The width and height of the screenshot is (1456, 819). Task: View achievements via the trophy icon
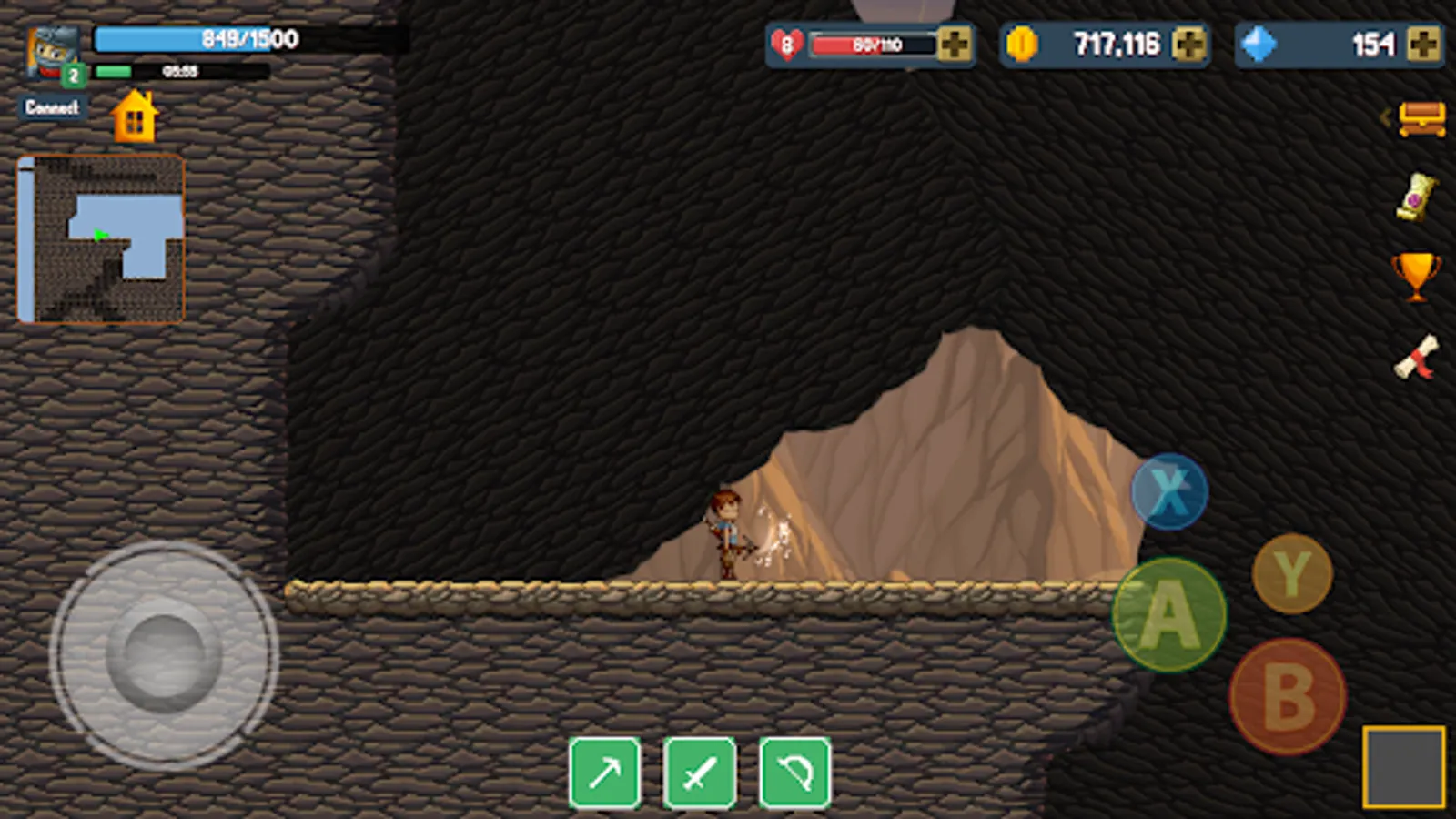click(x=1416, y=278)
